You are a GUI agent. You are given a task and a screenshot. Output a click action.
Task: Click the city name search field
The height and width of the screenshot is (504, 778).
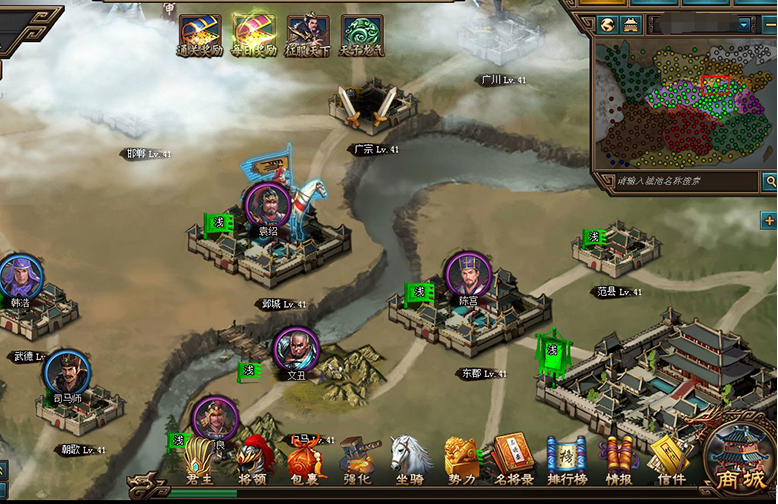[x=676, y=181]
